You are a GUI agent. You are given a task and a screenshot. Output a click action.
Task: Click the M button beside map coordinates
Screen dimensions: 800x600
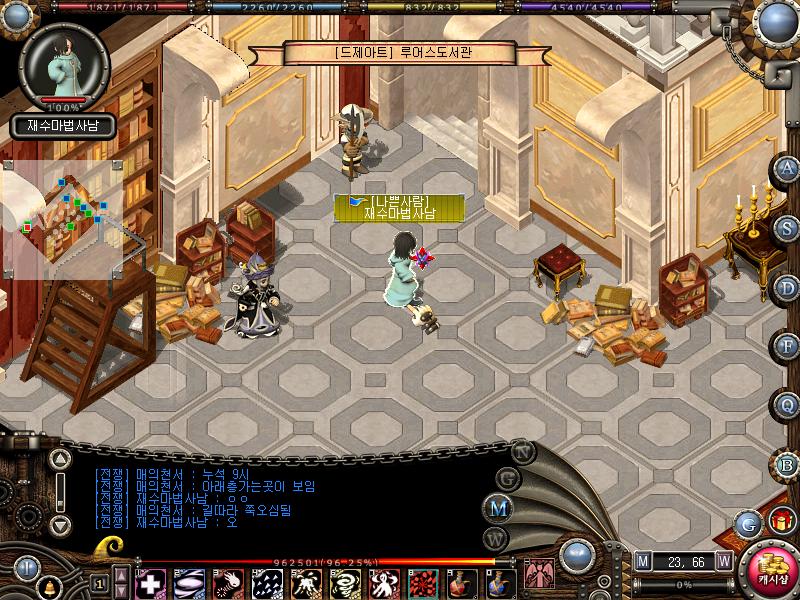point(643,562)
